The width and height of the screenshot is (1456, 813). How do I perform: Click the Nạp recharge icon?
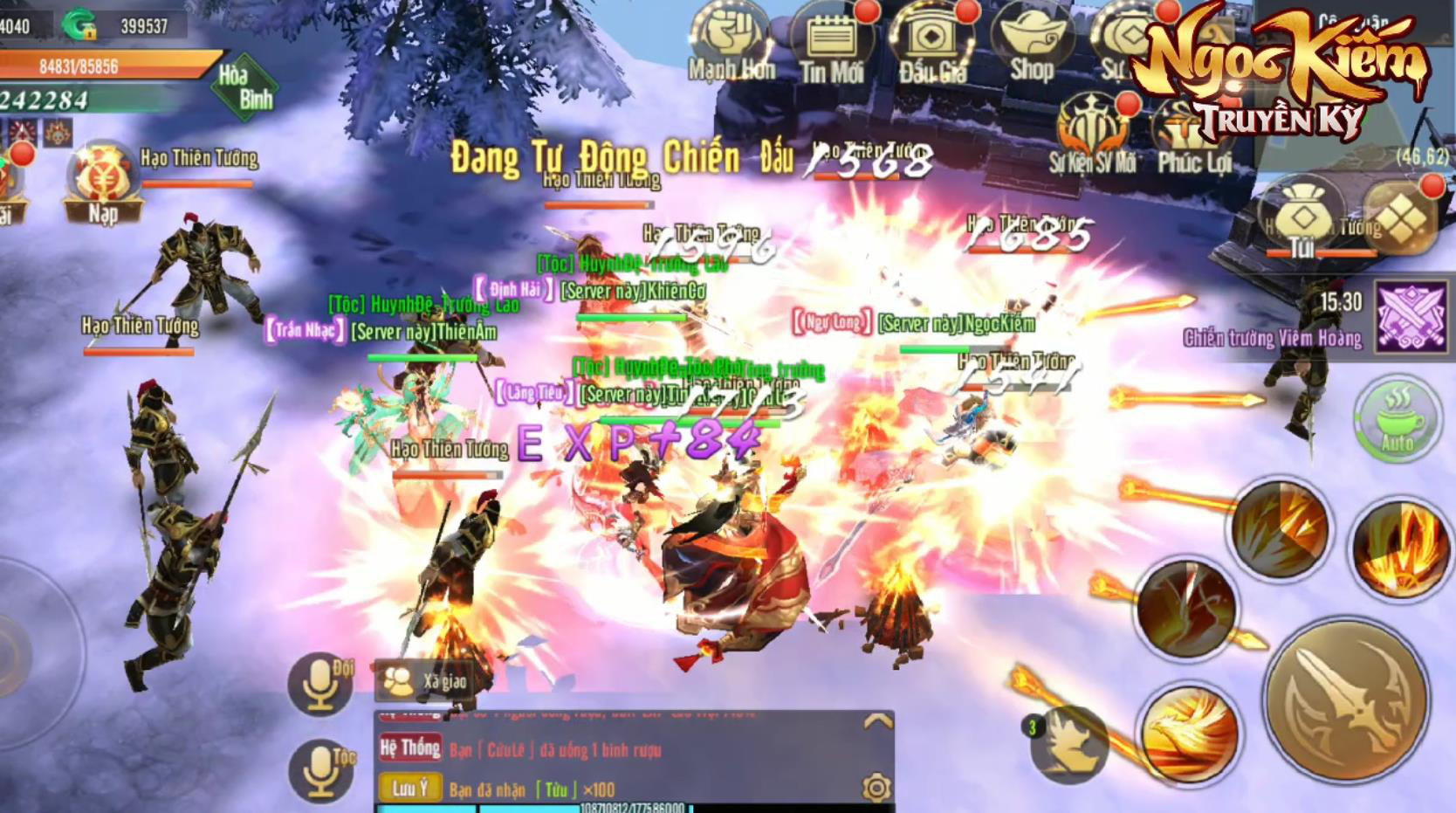[x=103, y=185]
